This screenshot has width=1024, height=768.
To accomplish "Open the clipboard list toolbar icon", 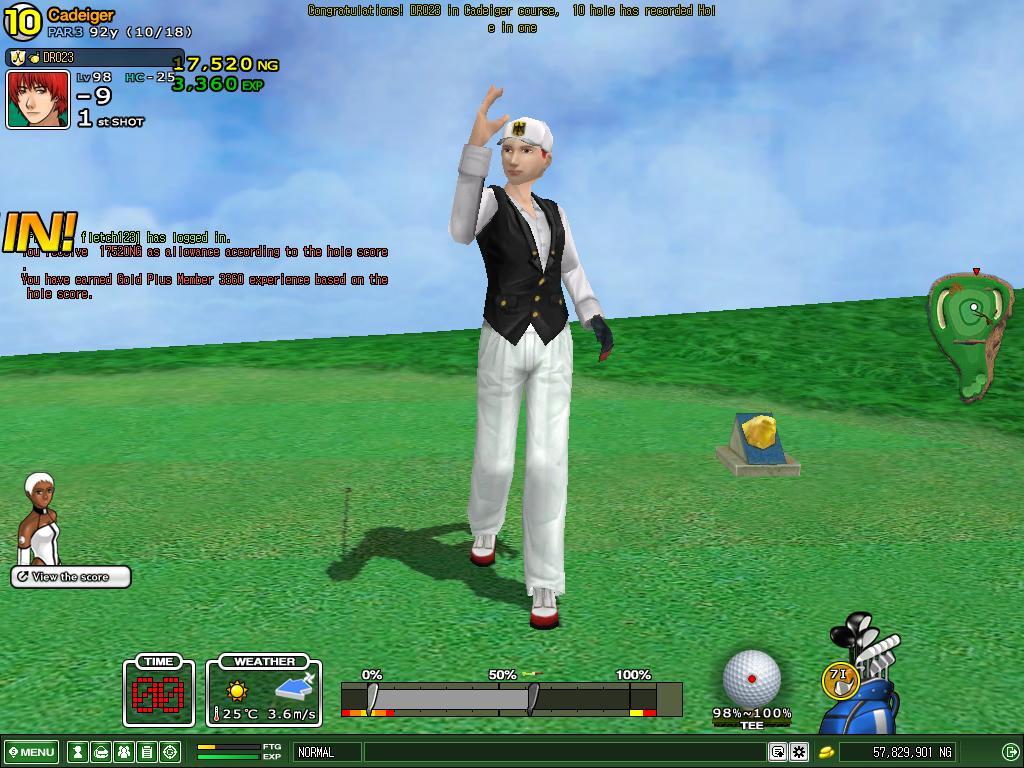I will click(x=147, y=752).
